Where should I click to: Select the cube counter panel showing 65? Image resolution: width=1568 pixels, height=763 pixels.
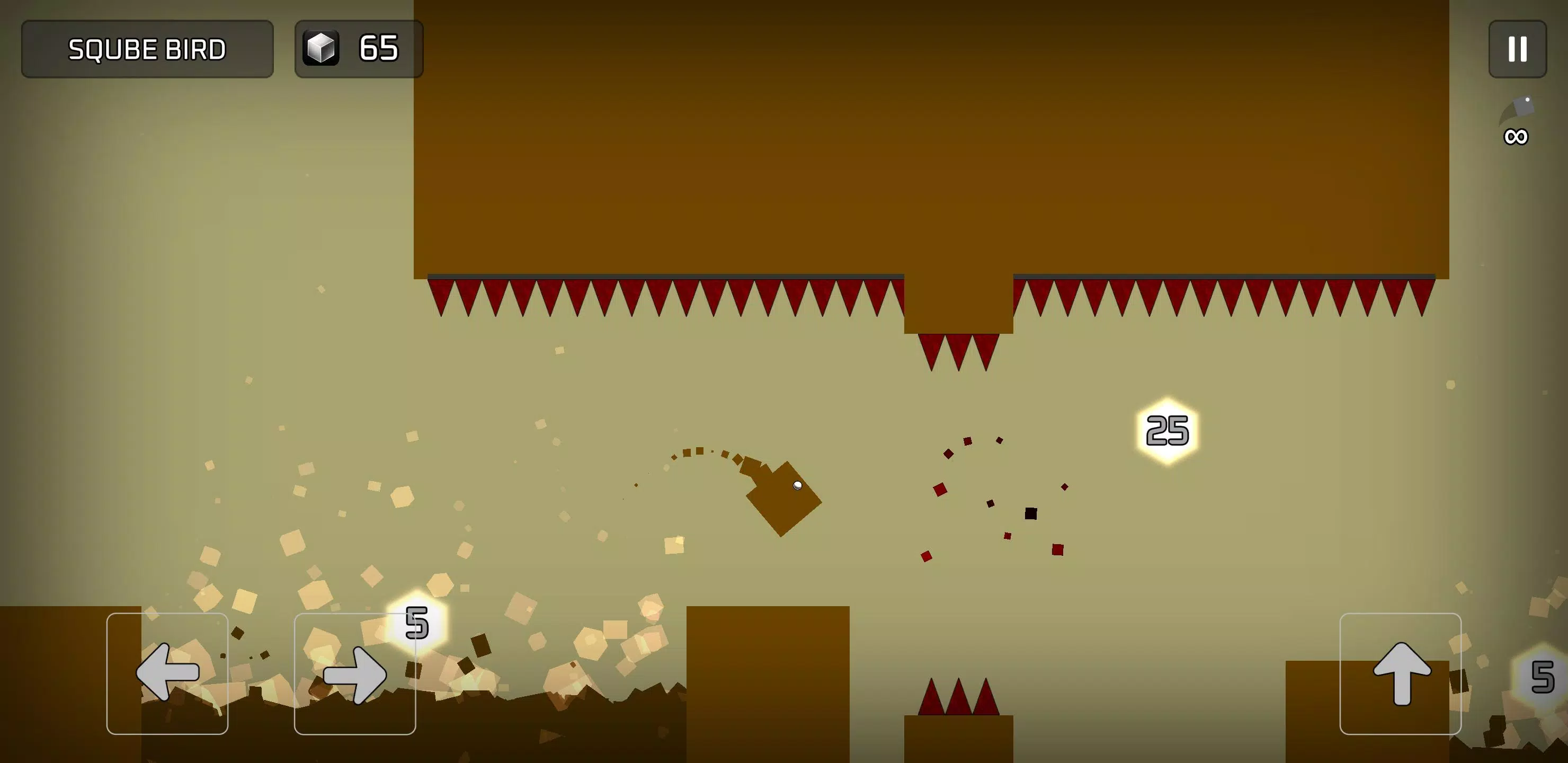tap(359, 49)
